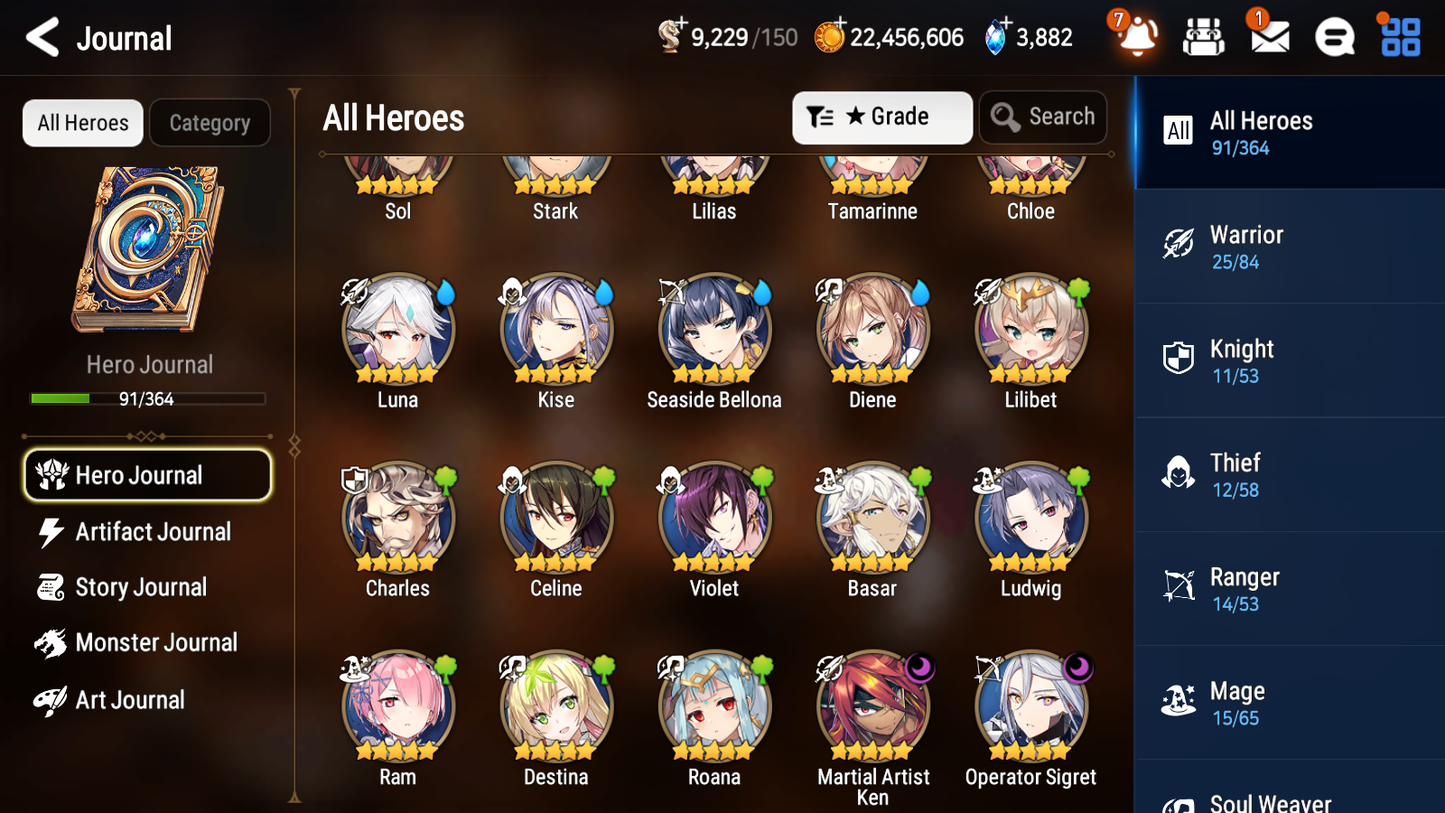Open the Grade filter dropdown
Viewport: 1445px width, 813px height.
(882, 117)
